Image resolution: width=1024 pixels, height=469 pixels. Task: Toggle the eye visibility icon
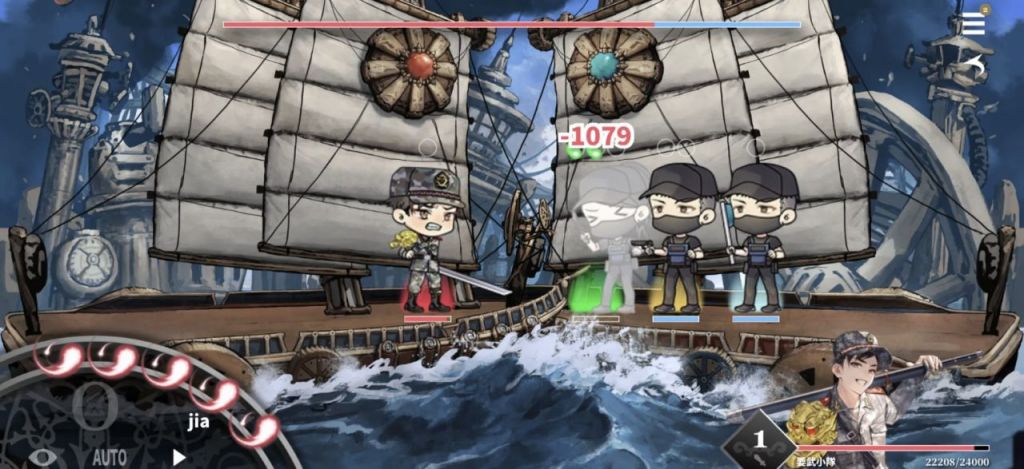(42, 457)
